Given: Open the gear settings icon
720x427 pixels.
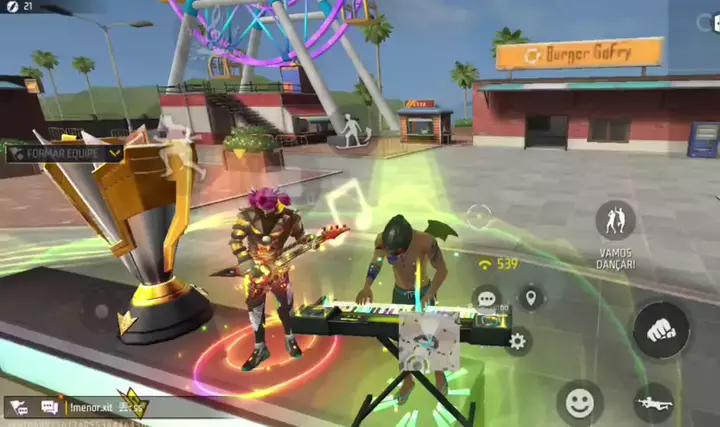Looking at the screenshot, I should (517, 341).
